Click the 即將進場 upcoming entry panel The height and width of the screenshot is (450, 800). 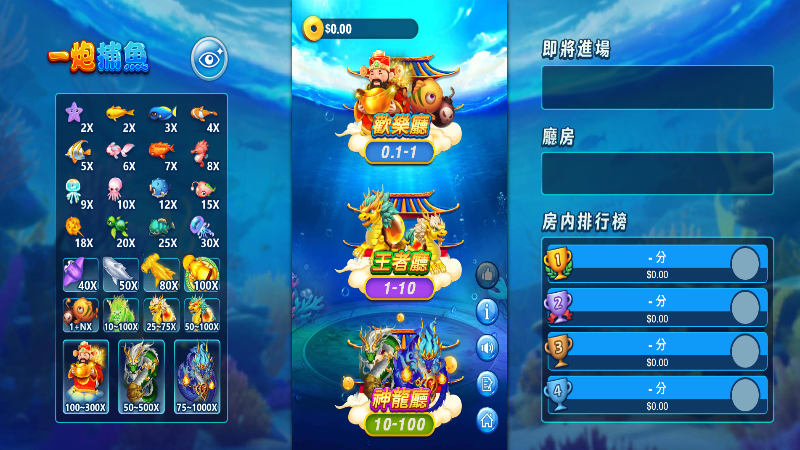tap(657, 87)
